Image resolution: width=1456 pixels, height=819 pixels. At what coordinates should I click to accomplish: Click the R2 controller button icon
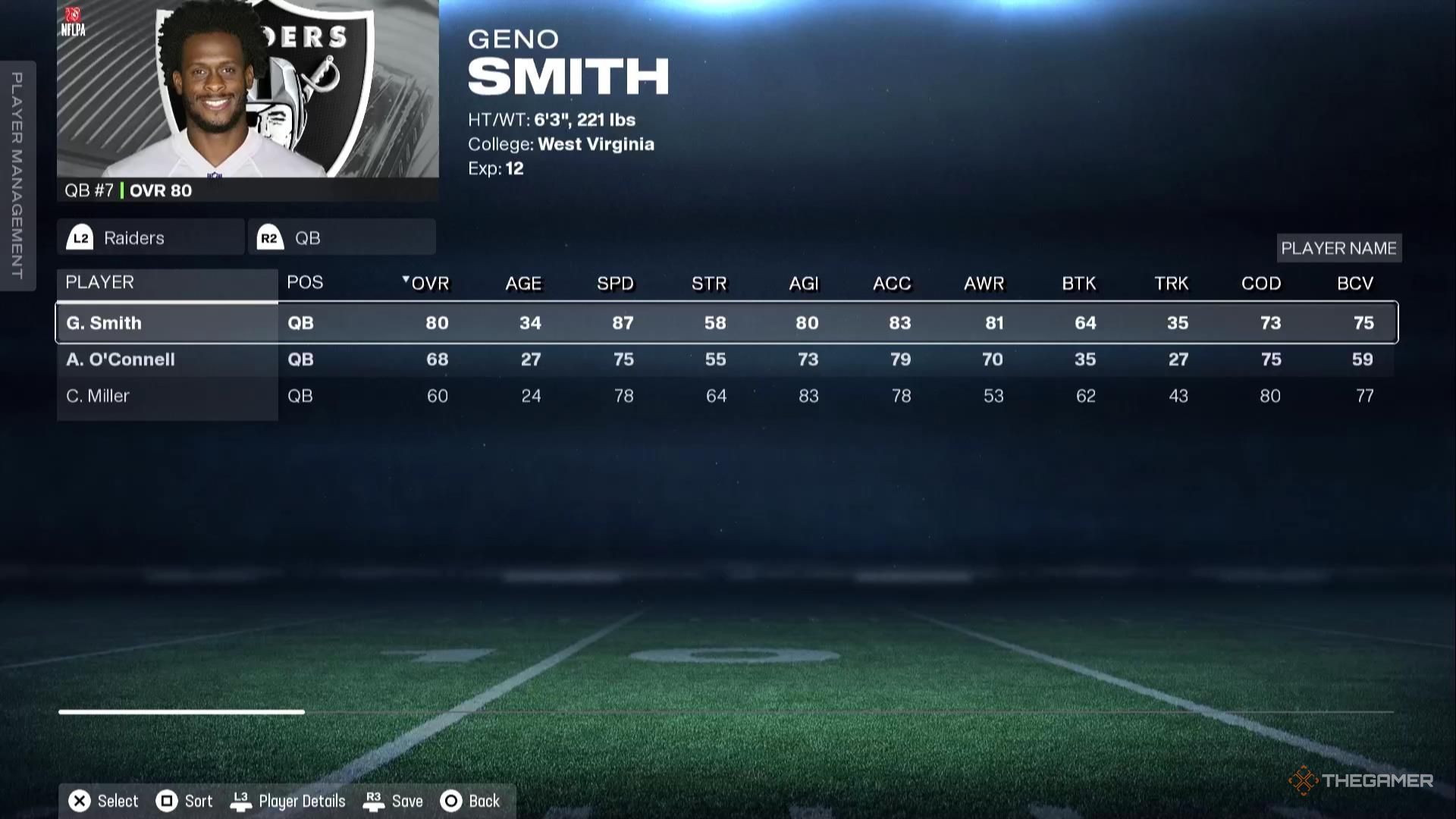tap(271, 237)
